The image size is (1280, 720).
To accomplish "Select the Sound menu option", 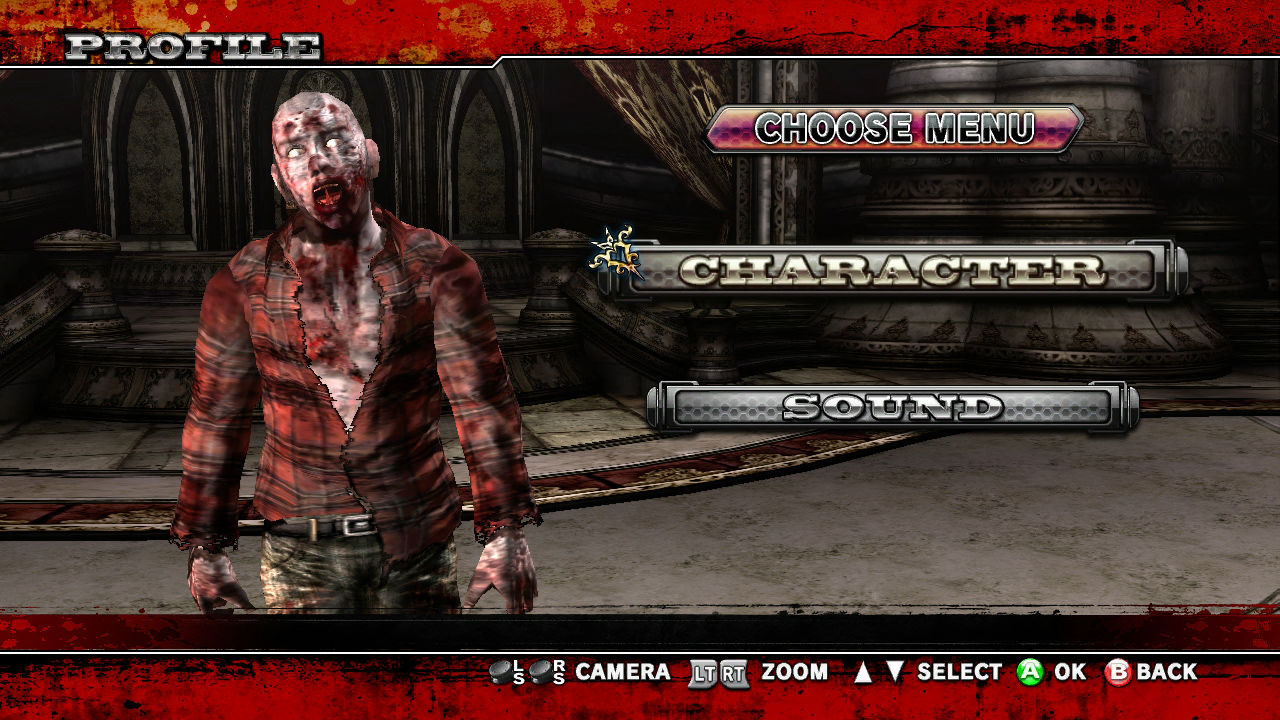I will pos(892,407).
